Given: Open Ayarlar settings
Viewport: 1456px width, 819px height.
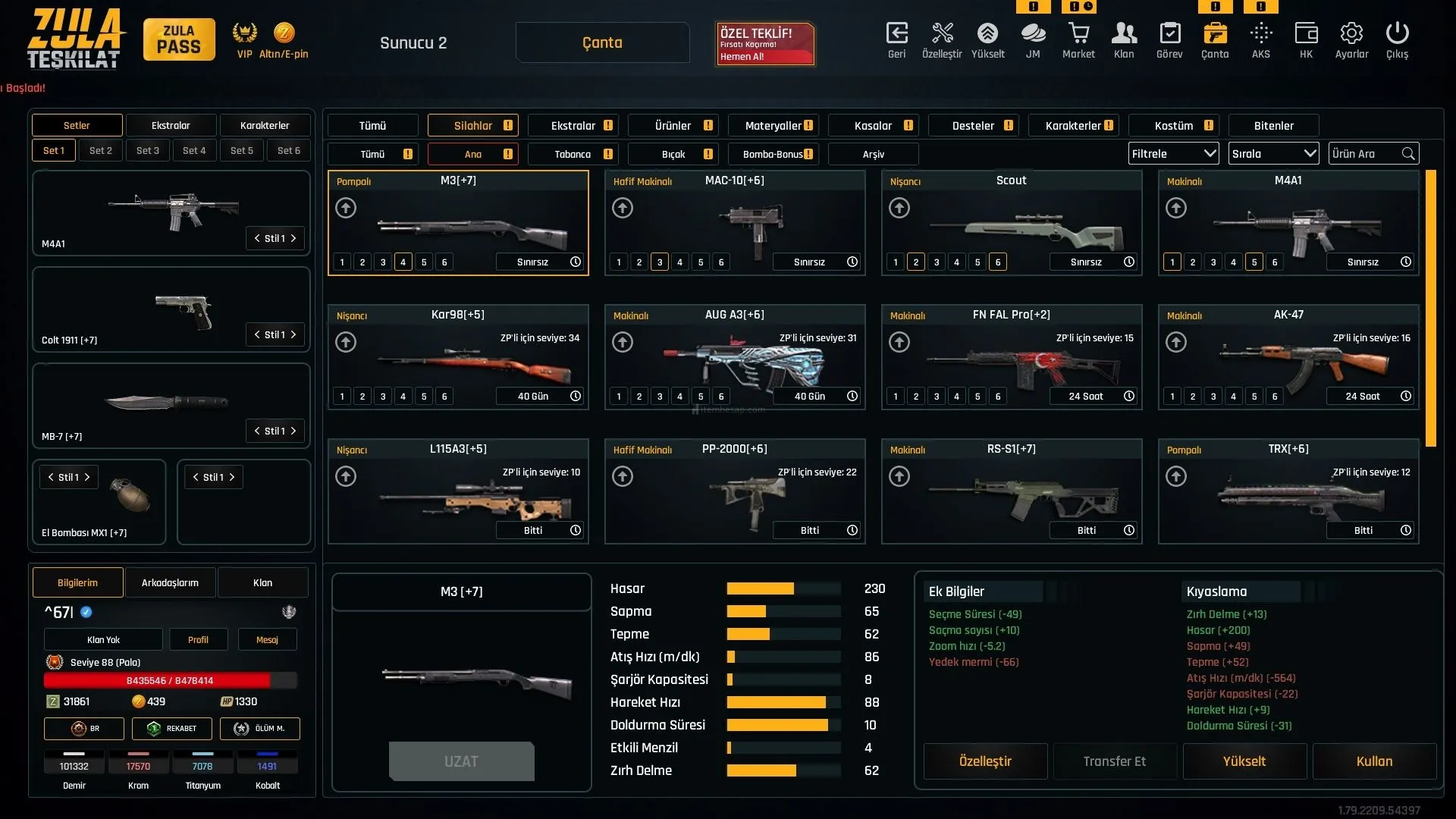Looking at the screenshot, I should (x=1351, y=40).
